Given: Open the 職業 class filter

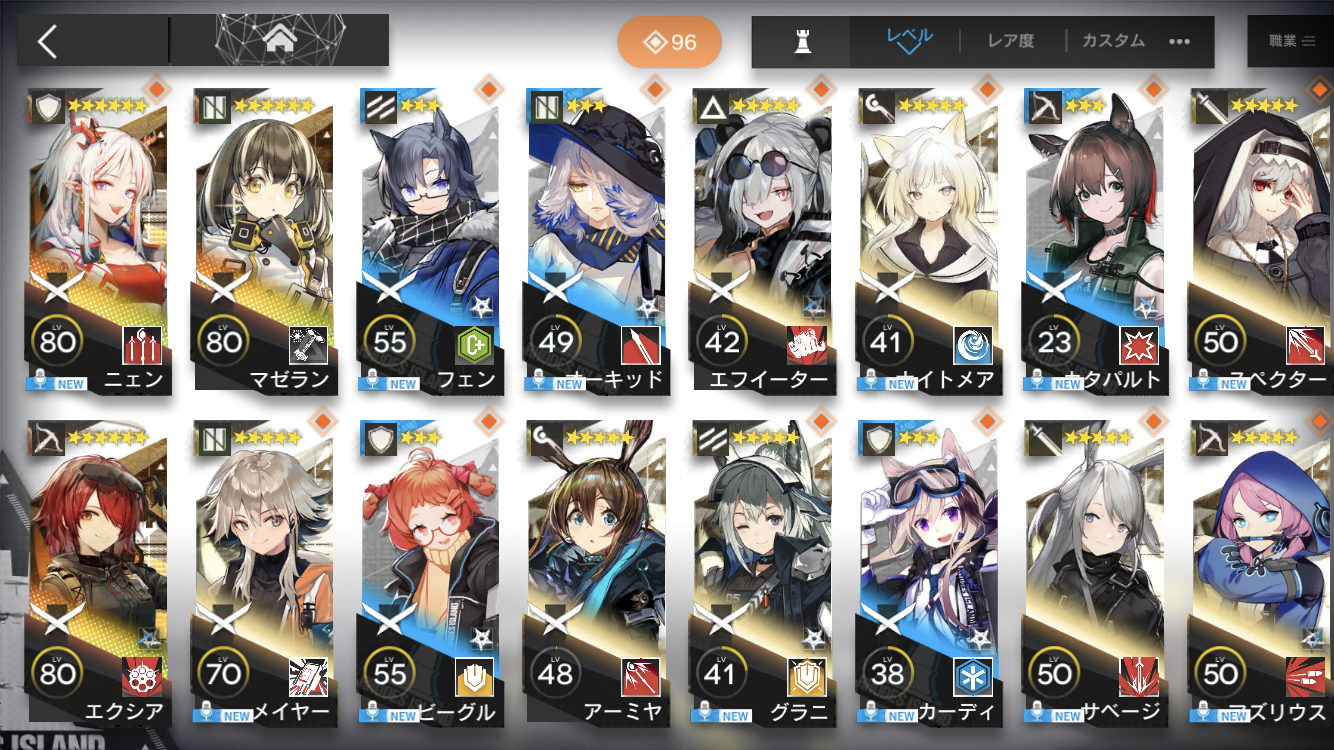Looking at the screenshot, I should coord(1292,41).
